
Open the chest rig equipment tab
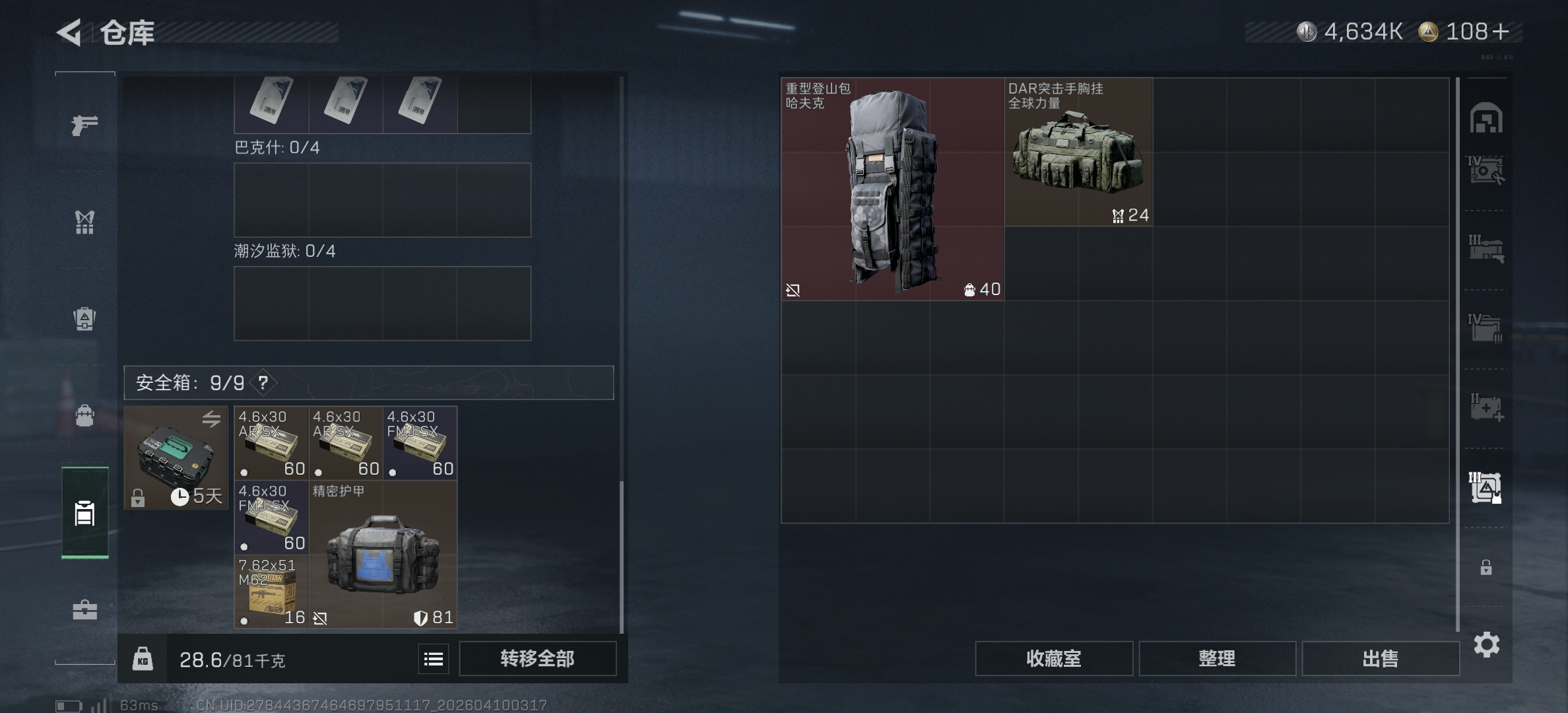(x=84, y=223)
